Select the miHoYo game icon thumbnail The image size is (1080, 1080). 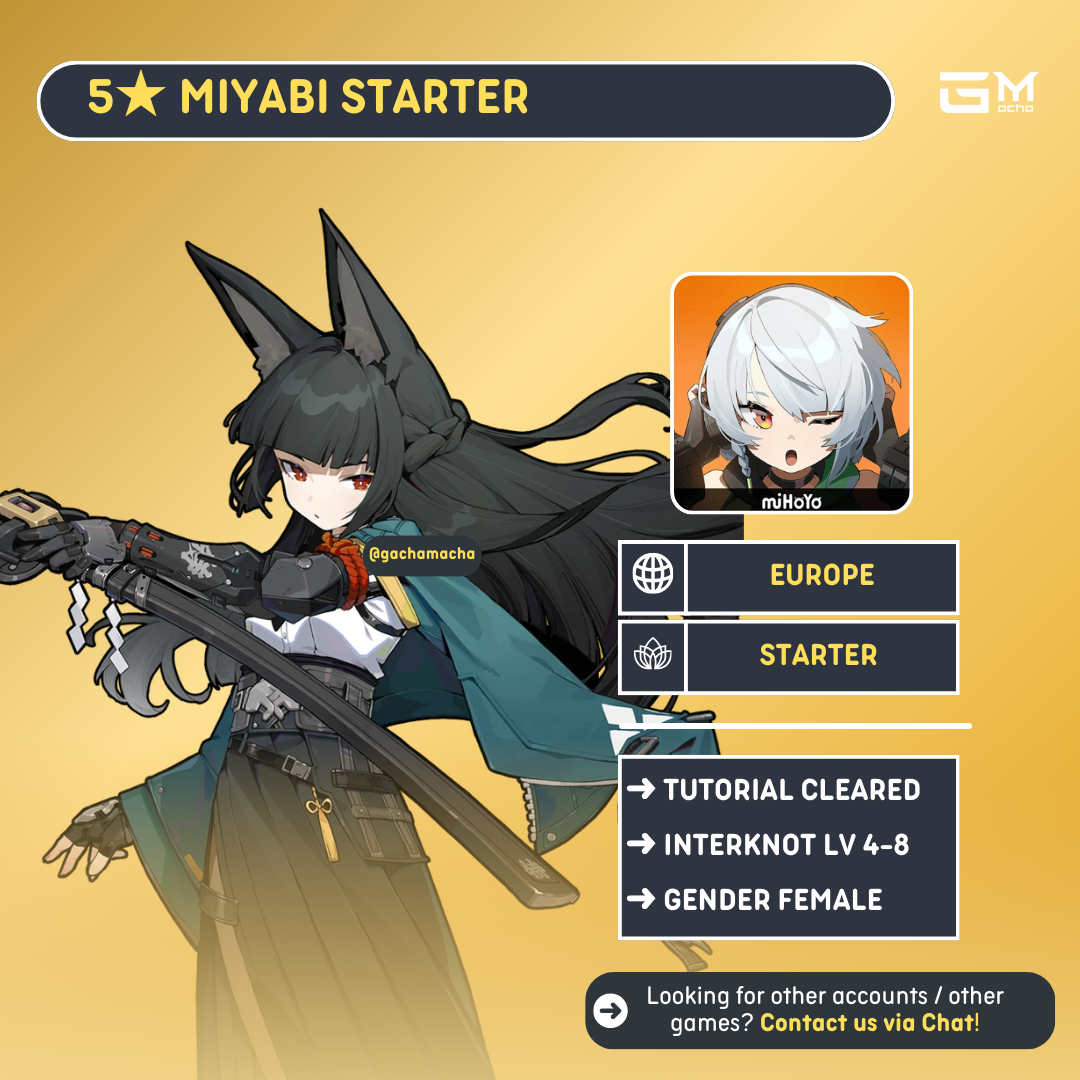(791, 393)
